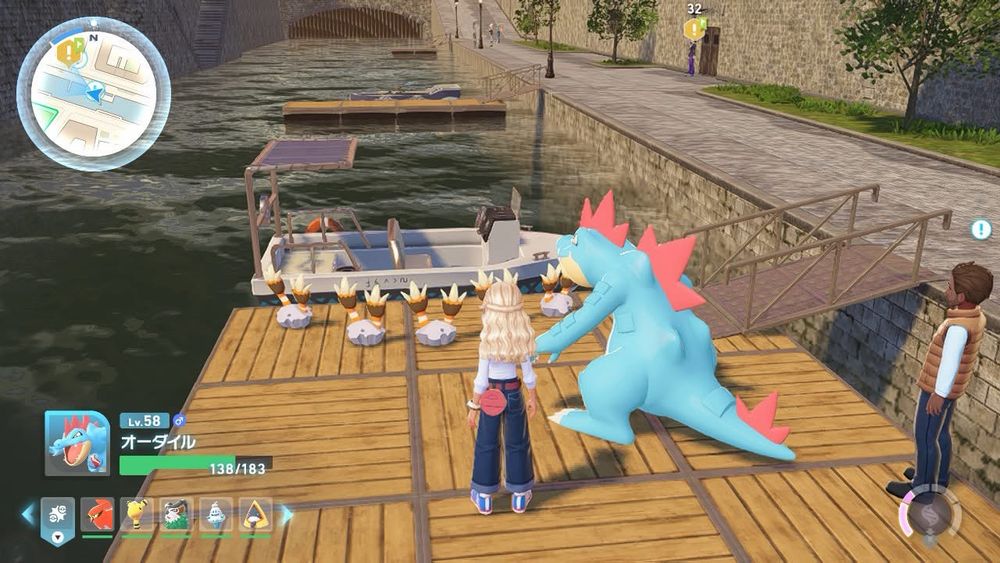Click the orange quest marker on minimap
1000x563 pixels.
70,52
